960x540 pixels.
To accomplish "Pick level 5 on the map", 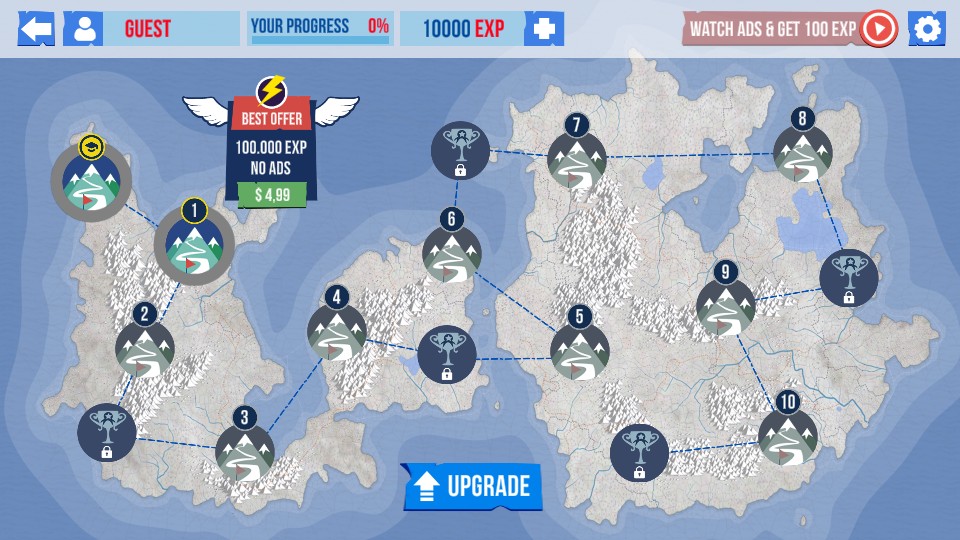I will tap(580, 350).
